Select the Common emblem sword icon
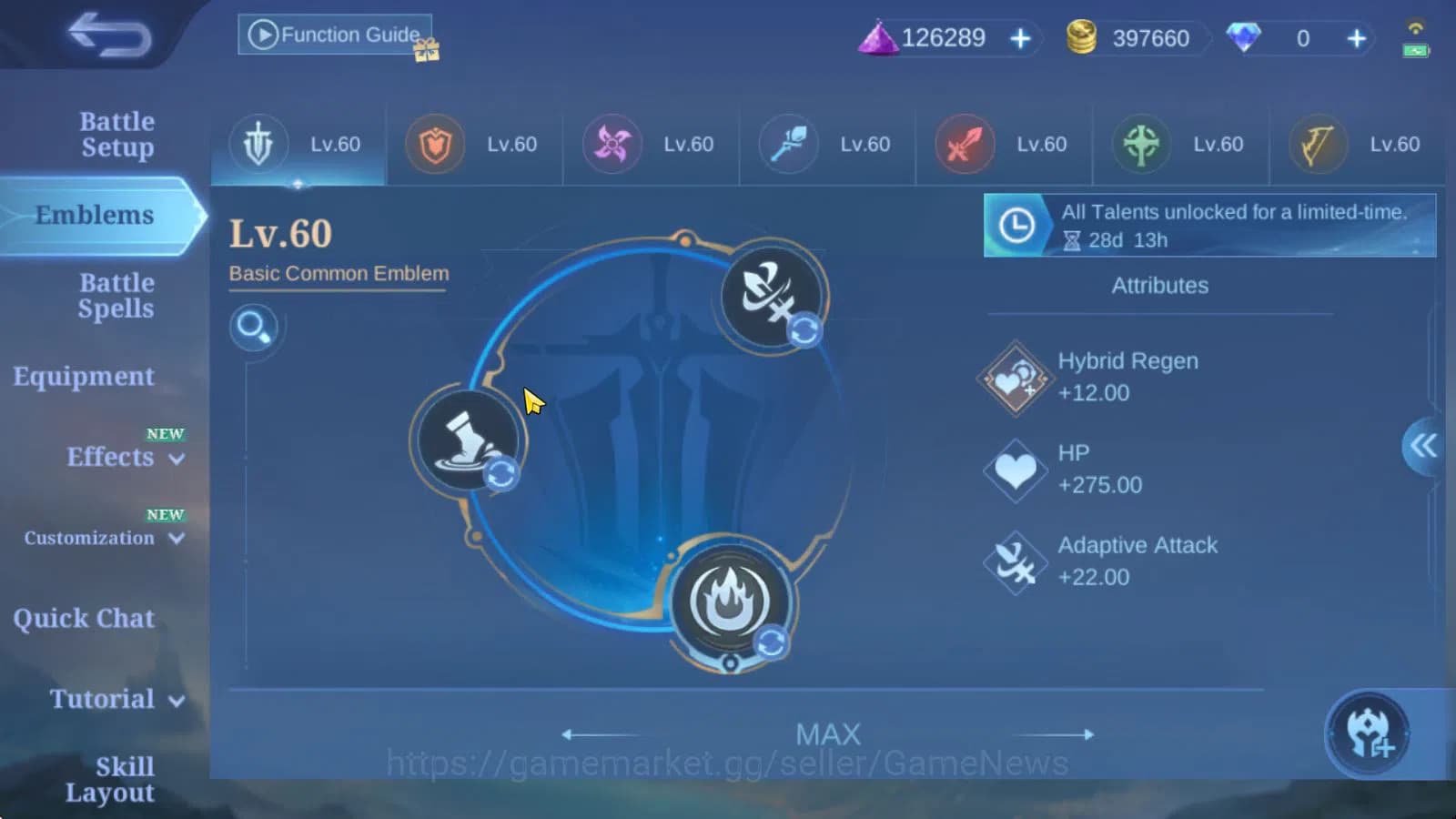The width and height of the screenshot is (1456, 819). (259, 144)
